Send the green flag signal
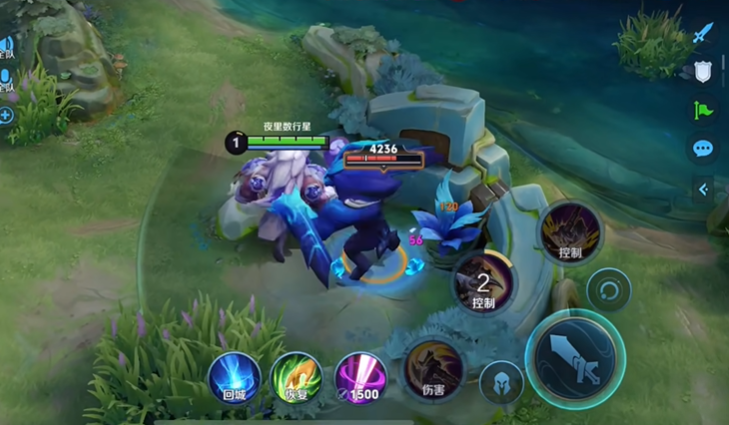The width and height of the screenshot is (729, 425). click(703, 110)
